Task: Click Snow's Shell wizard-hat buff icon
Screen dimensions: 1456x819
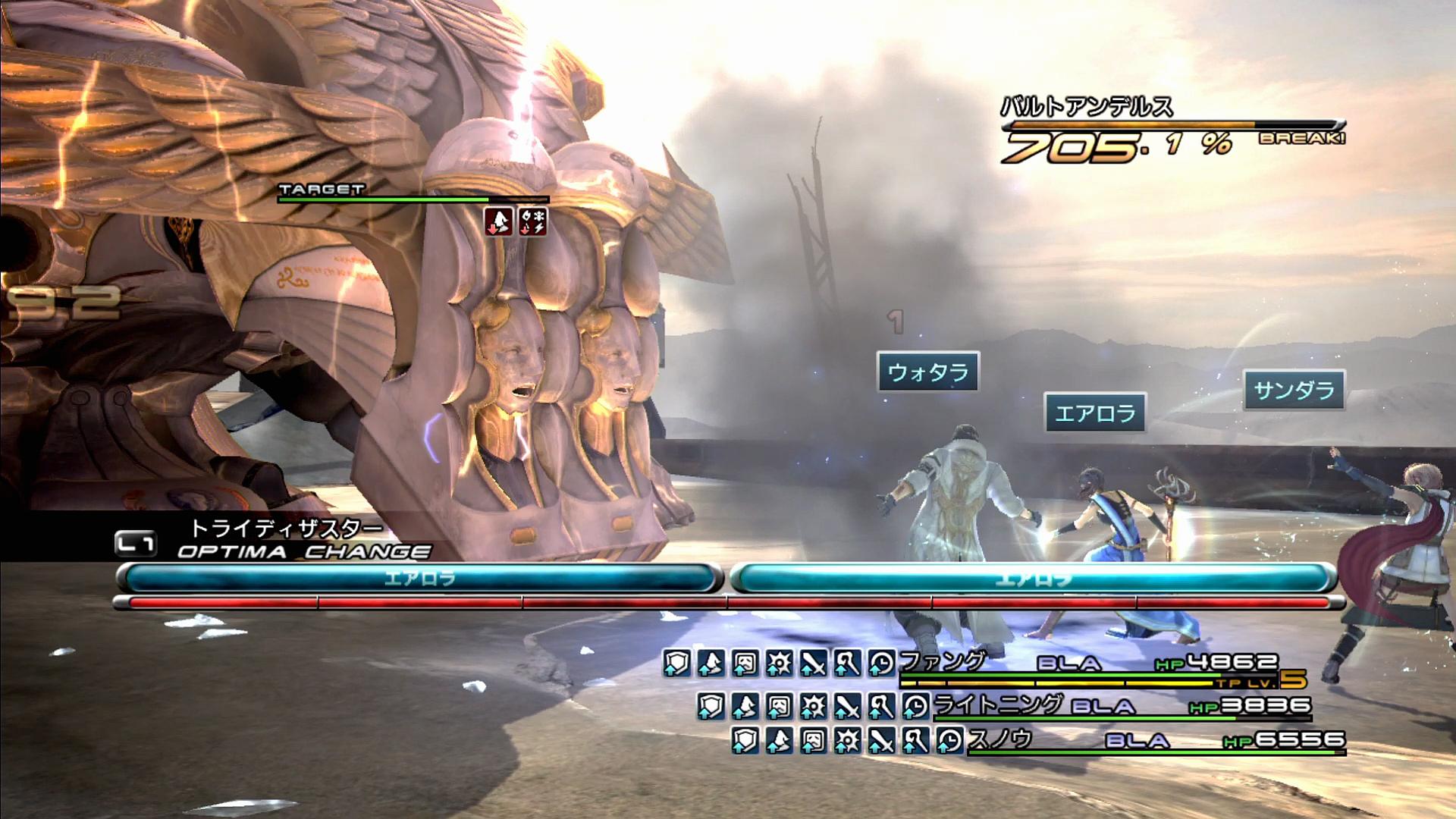Action: coord(779,740)
